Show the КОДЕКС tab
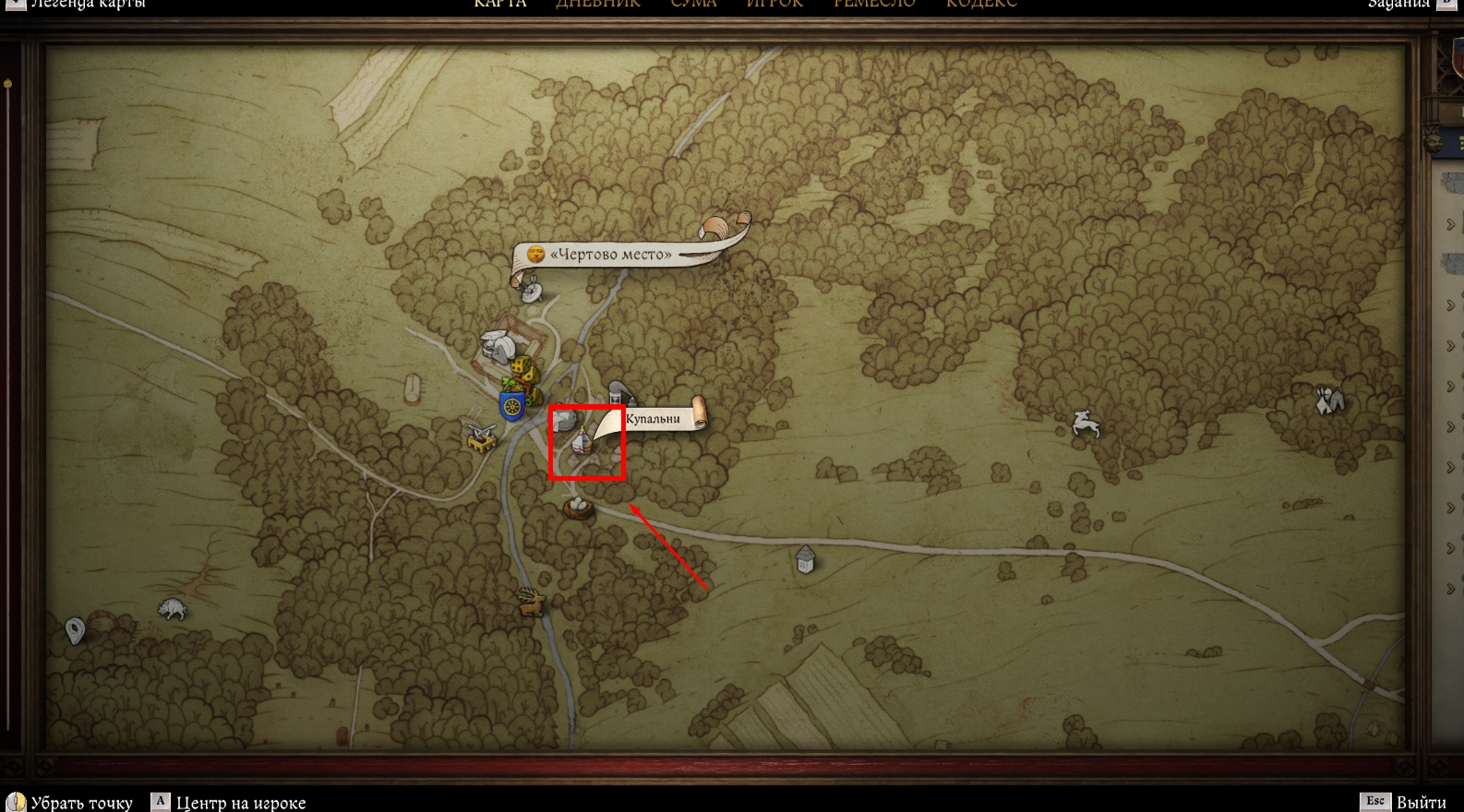Screen dimensions: 1464x812 tap(981, 4)
